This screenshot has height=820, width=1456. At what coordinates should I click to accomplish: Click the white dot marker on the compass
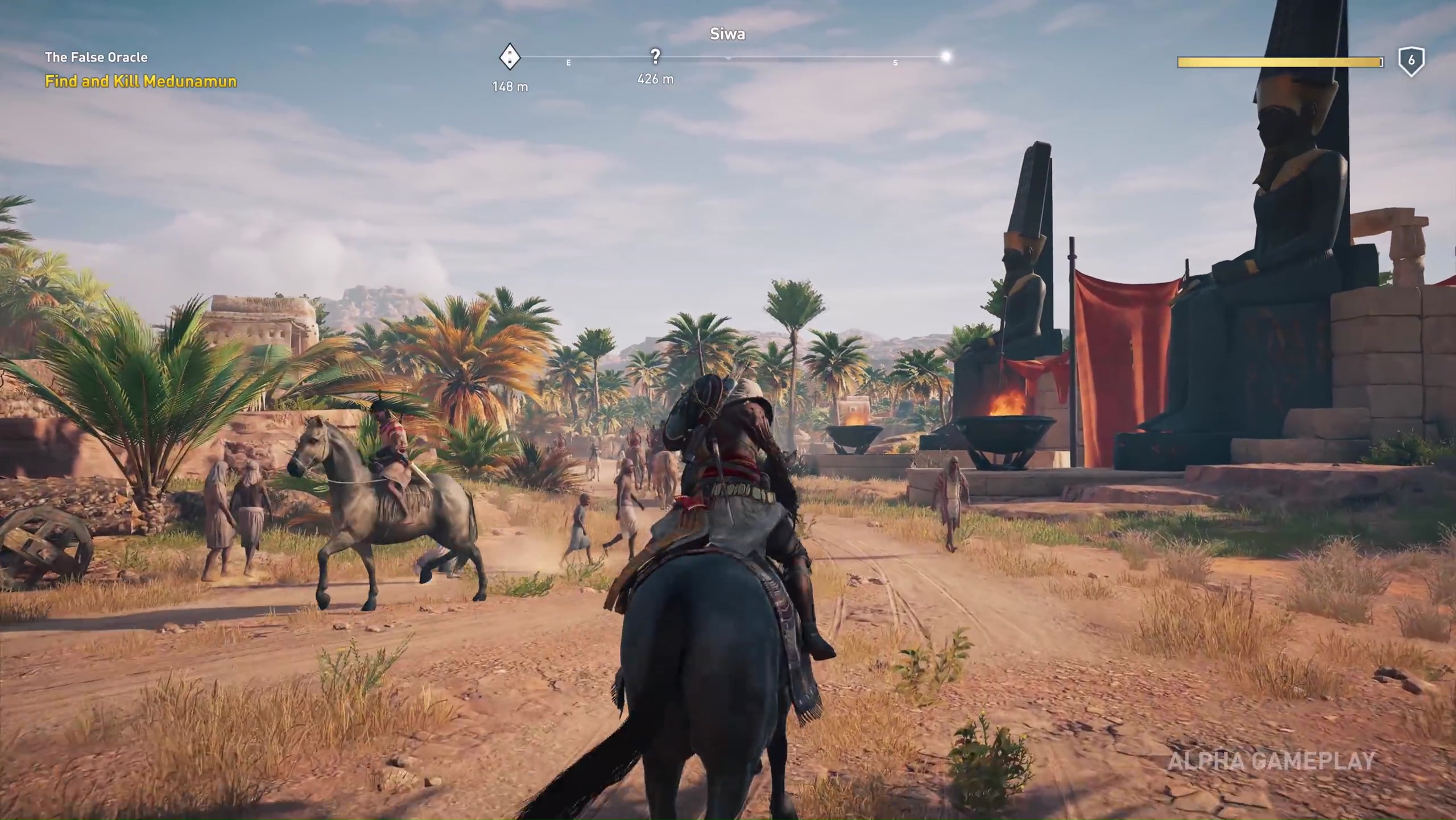click(x=945, y=56)
